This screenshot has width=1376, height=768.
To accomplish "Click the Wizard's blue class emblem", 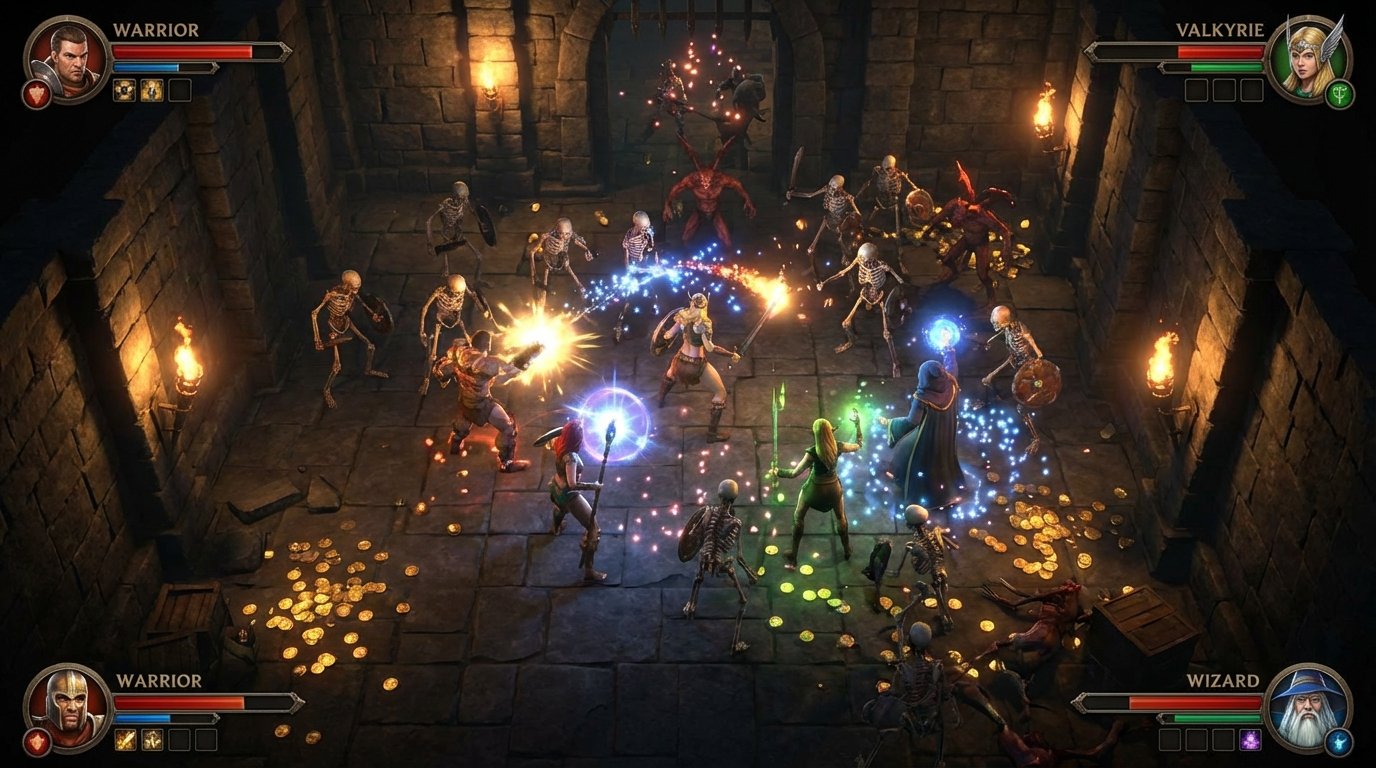I will (x=1338, y=742).
